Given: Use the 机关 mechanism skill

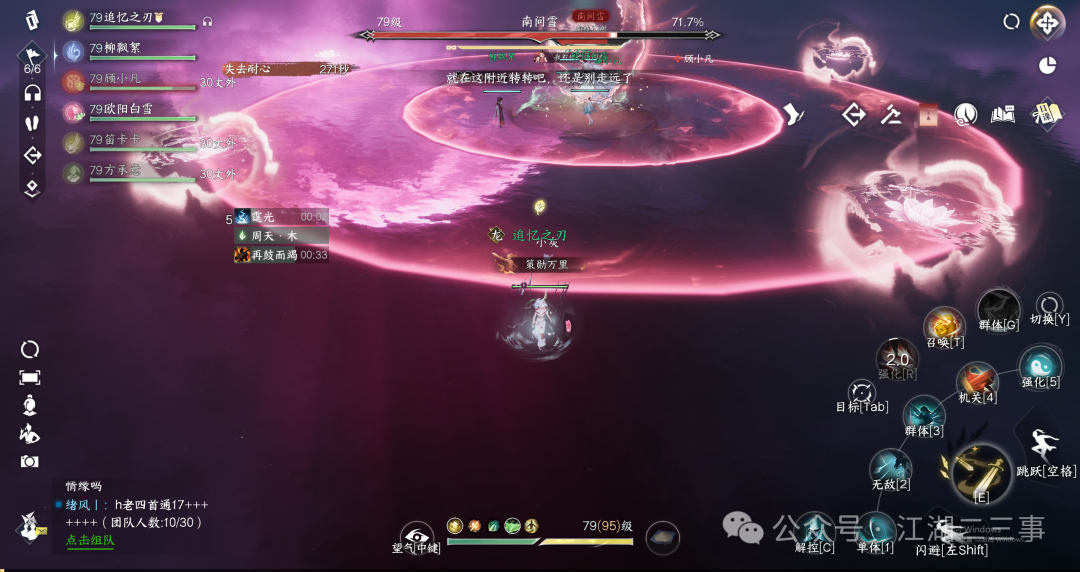Looking at the screenshot, I should [977, 382].
